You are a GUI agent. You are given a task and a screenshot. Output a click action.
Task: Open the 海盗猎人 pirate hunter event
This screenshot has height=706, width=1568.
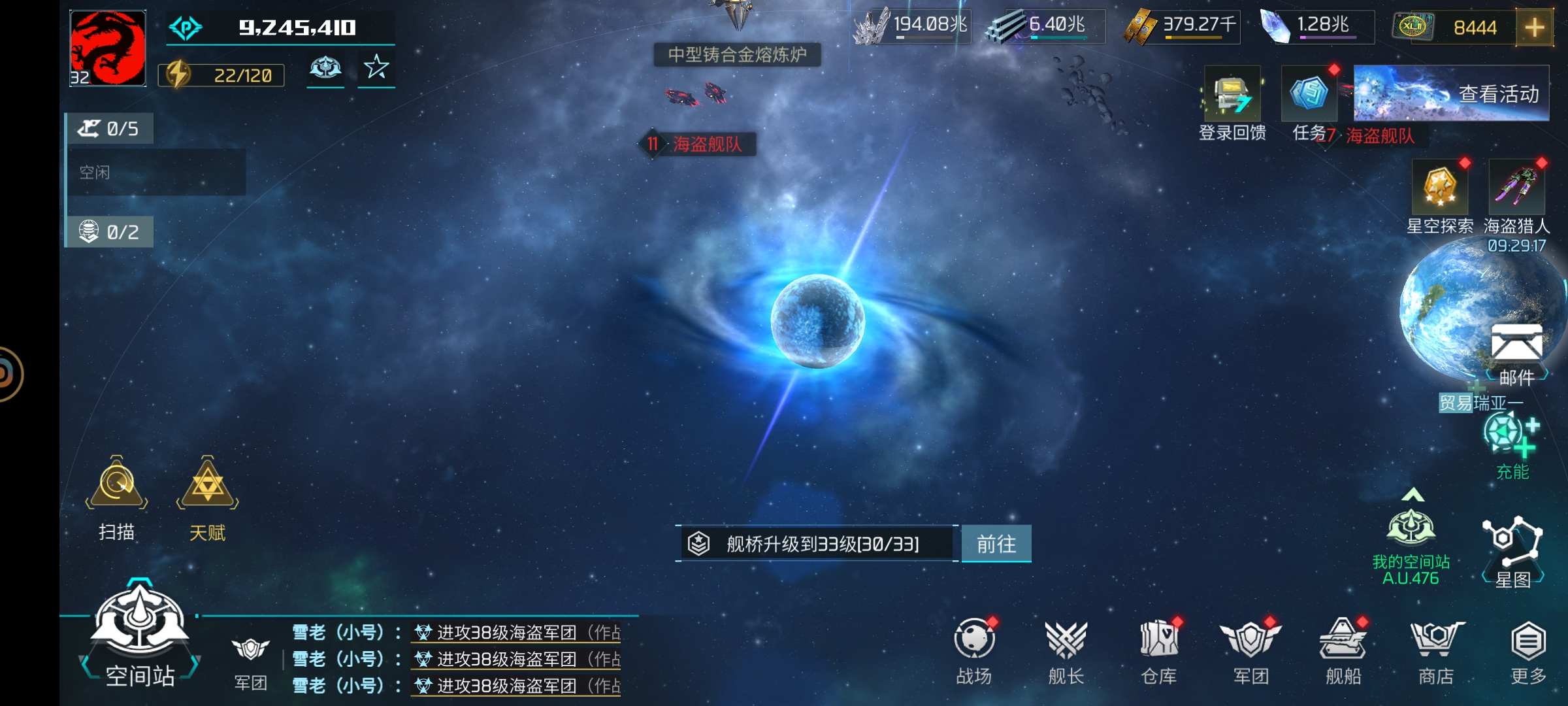tap(1516, 188)
